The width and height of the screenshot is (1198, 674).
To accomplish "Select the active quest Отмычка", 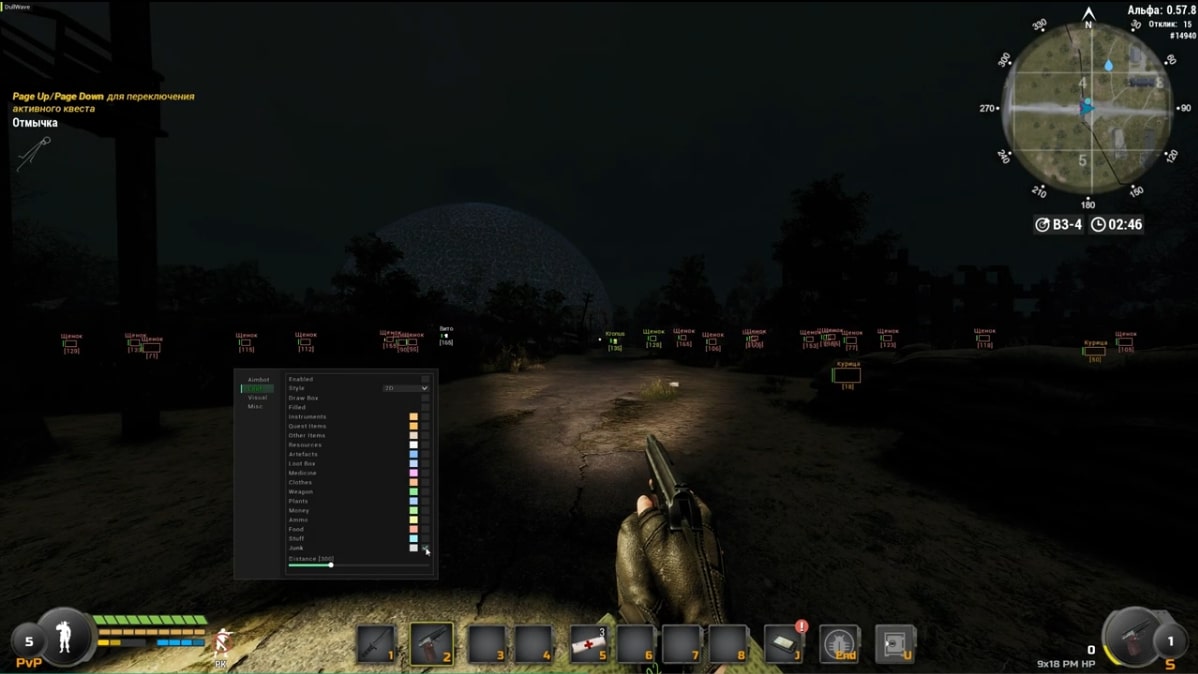I will pyautogui.click(x=35, y=123).
